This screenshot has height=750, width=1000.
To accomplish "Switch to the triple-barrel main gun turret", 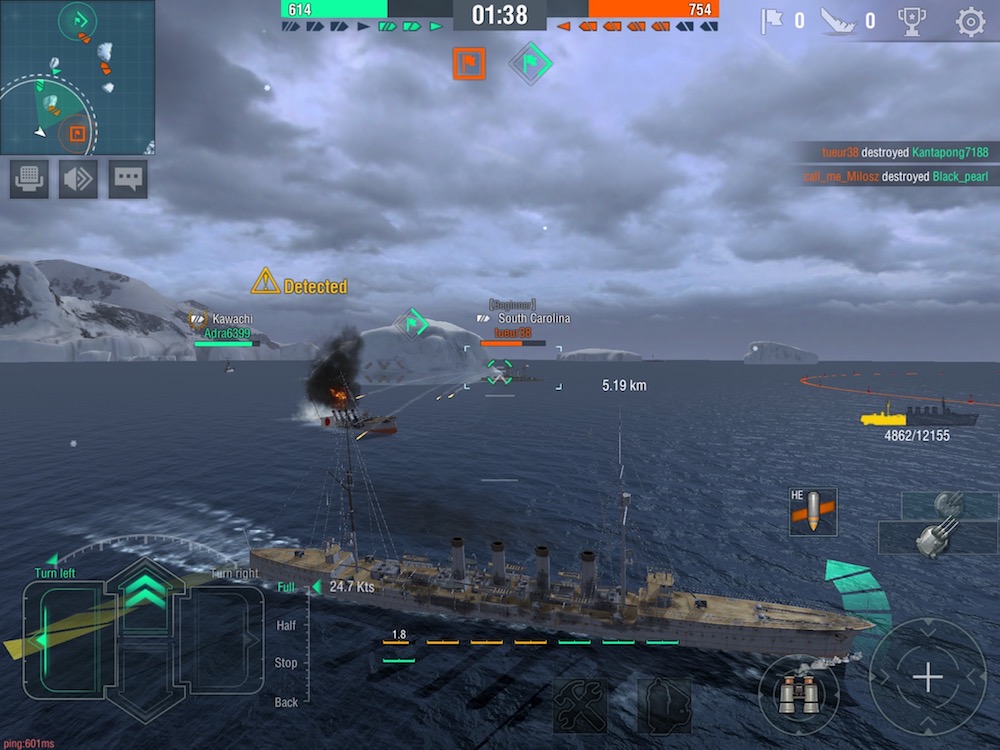I will click(x=937, y=537).
